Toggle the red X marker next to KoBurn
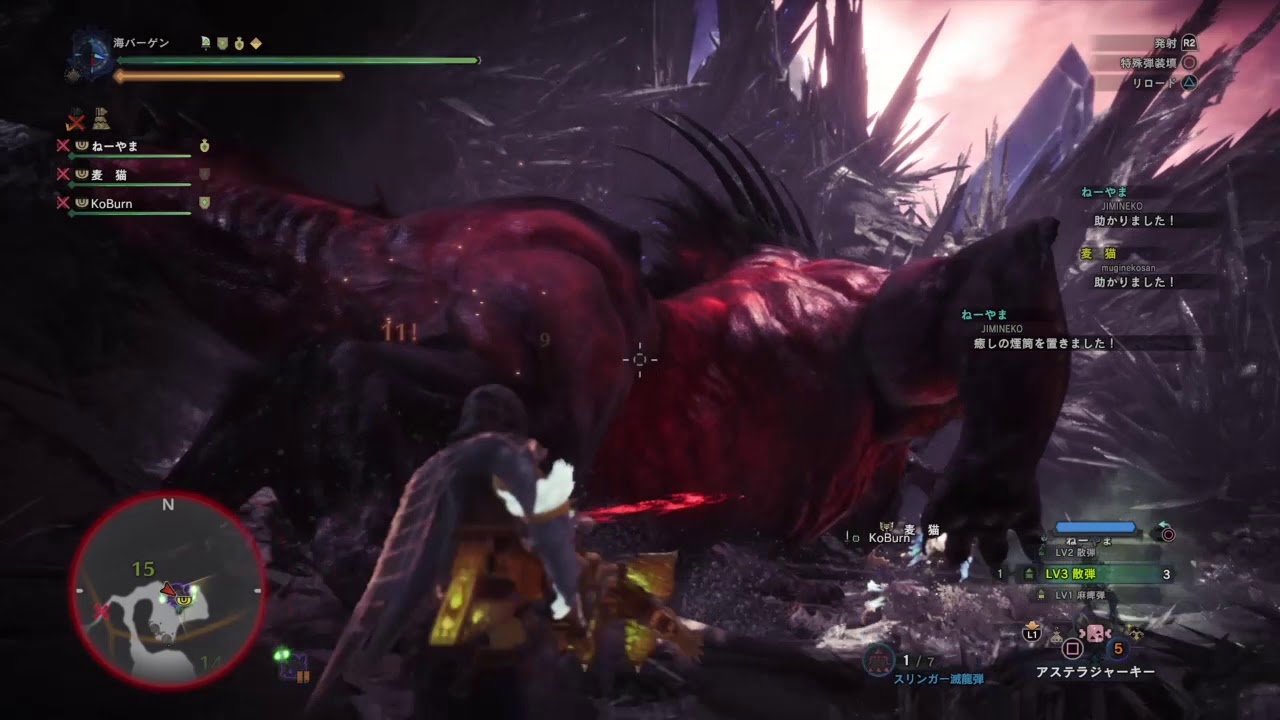The image size is (1280, 720). pyautogui.click(x=63, y=202)
